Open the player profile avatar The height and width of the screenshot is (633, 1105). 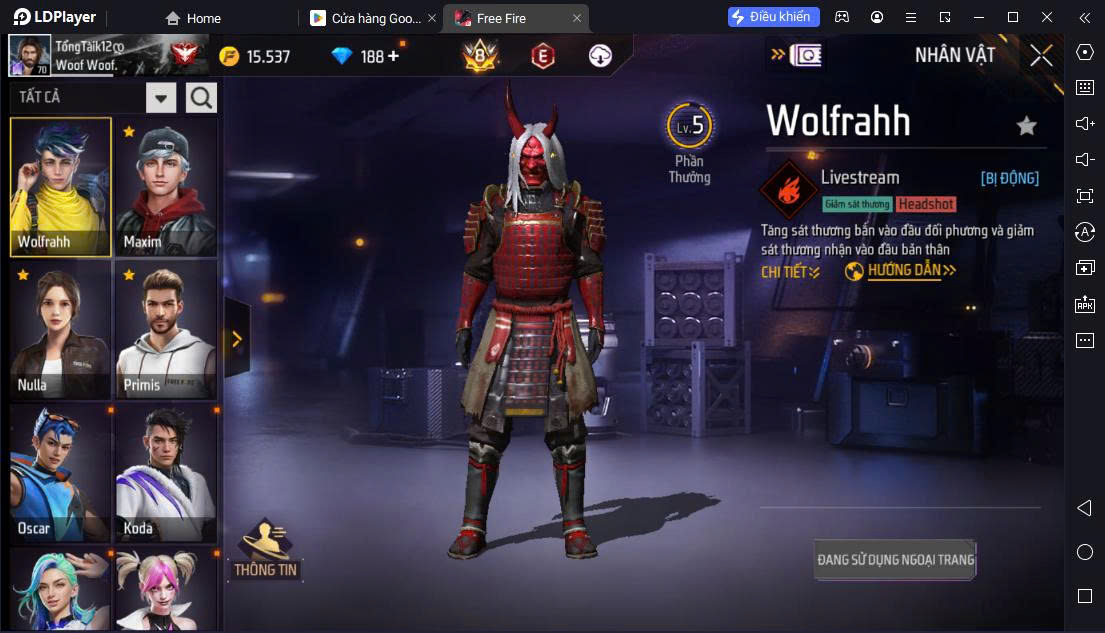coord(30,56)
